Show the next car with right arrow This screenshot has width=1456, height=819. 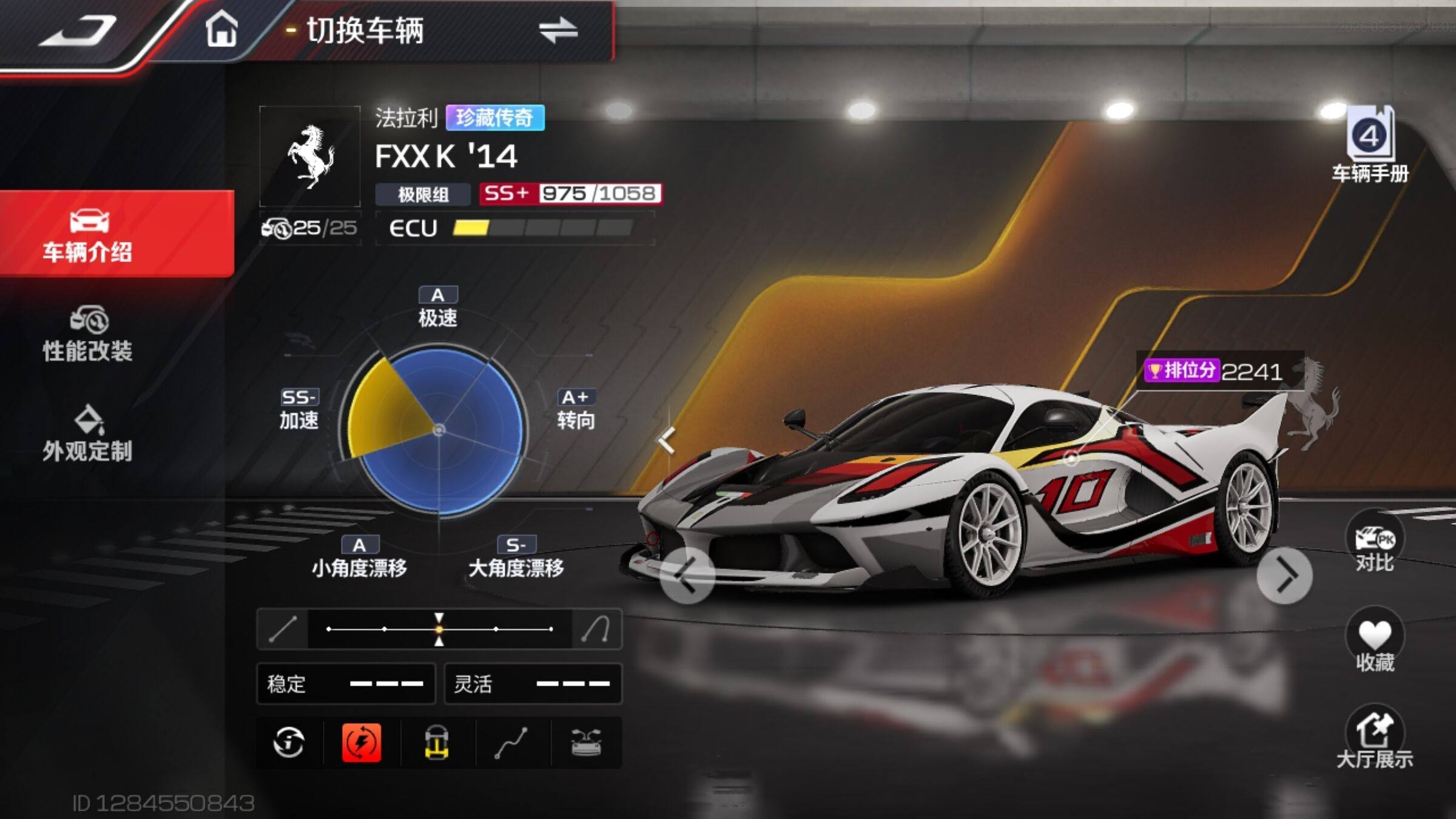[x=1285, y=576]
